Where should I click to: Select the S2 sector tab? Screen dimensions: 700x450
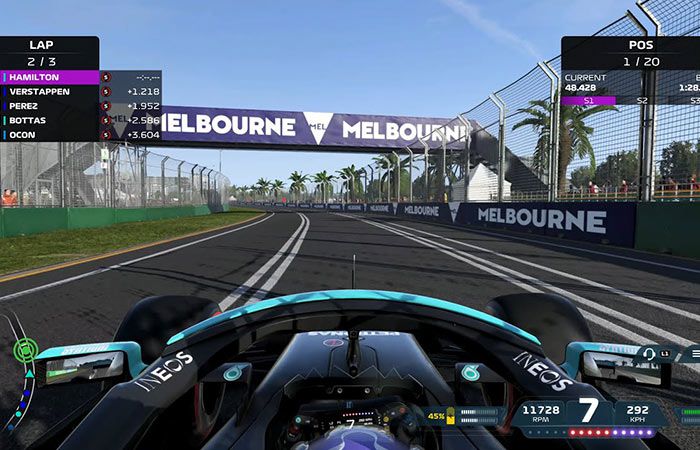[642, 100]
